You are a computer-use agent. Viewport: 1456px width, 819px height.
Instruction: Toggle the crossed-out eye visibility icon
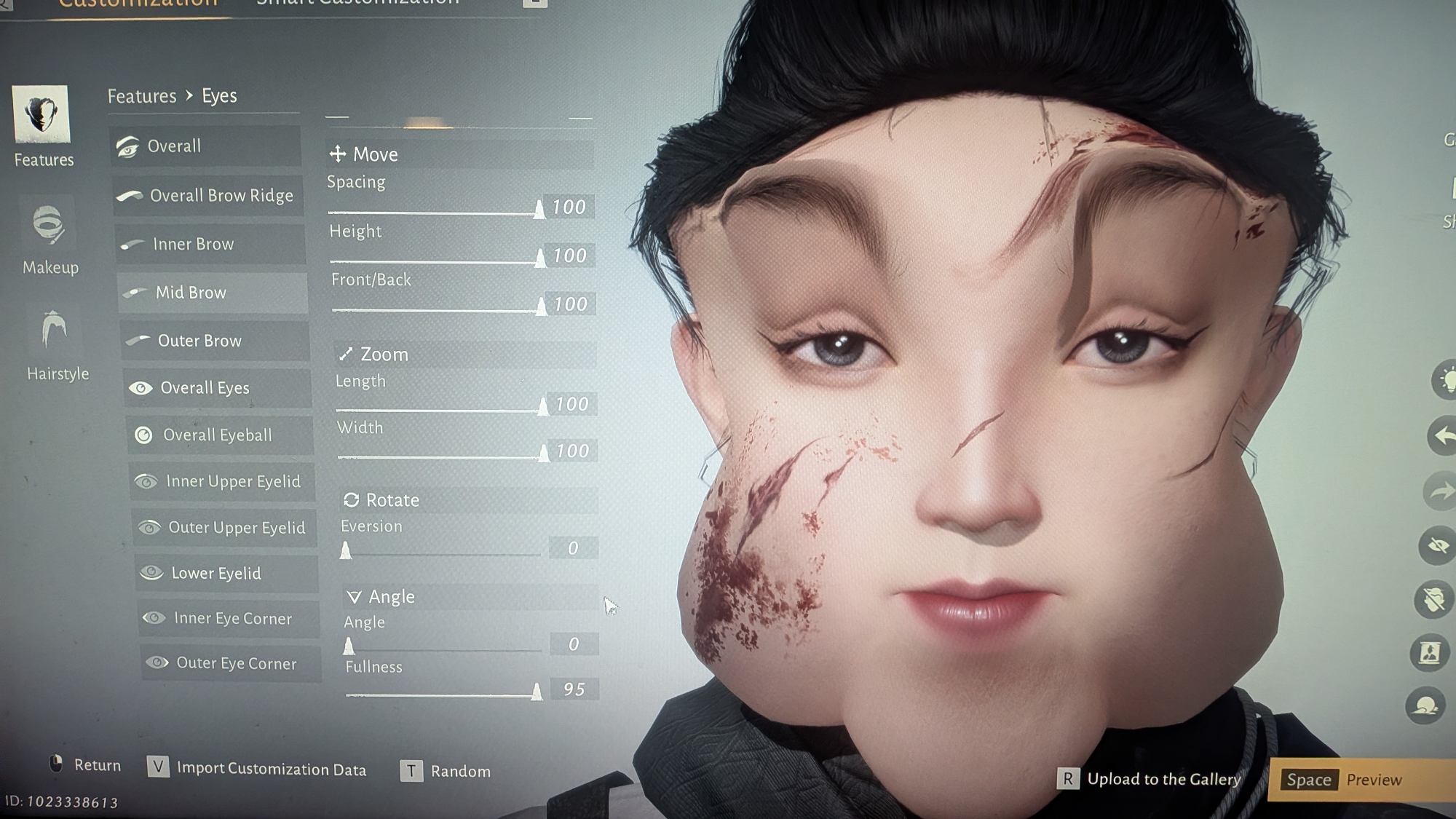pos(1436,545)
